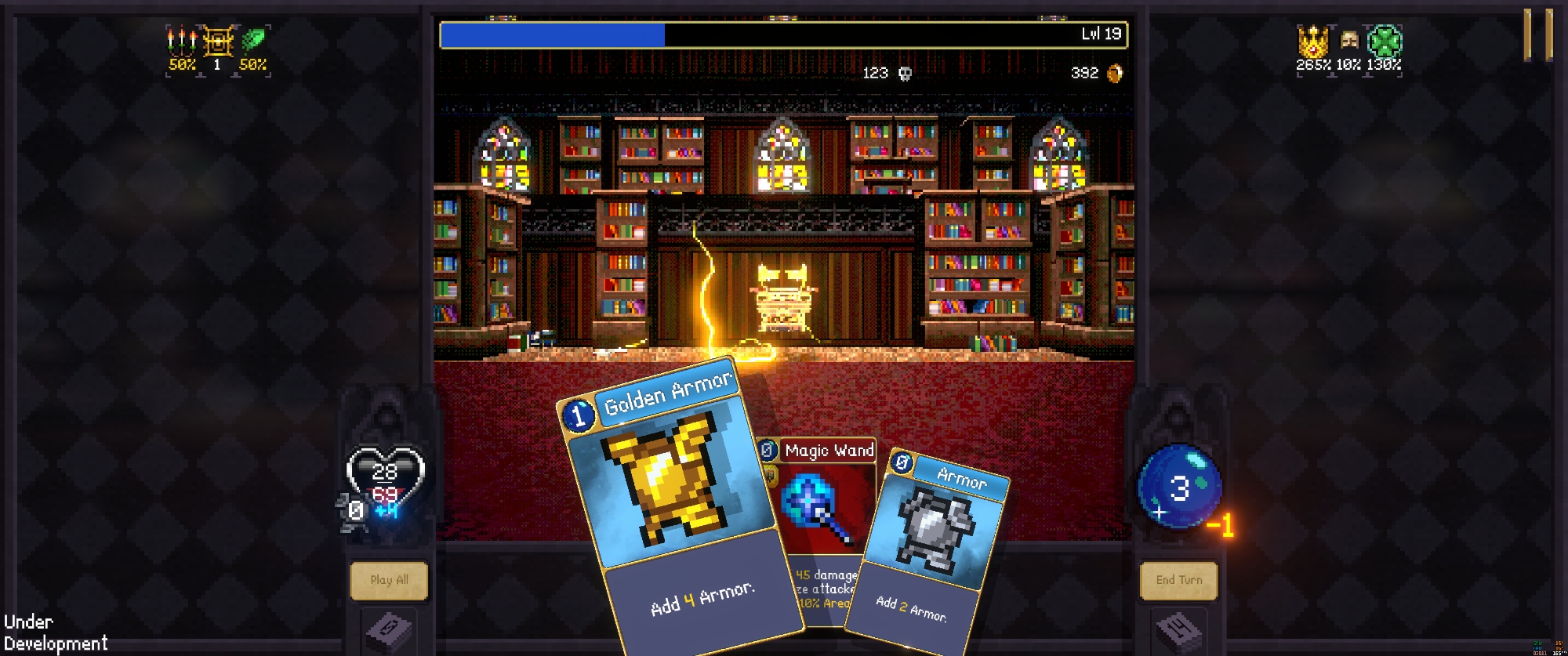End the current turn
Image resolution: width=1568 pixels, height=656 pixels.
[x=1178, y=581]
